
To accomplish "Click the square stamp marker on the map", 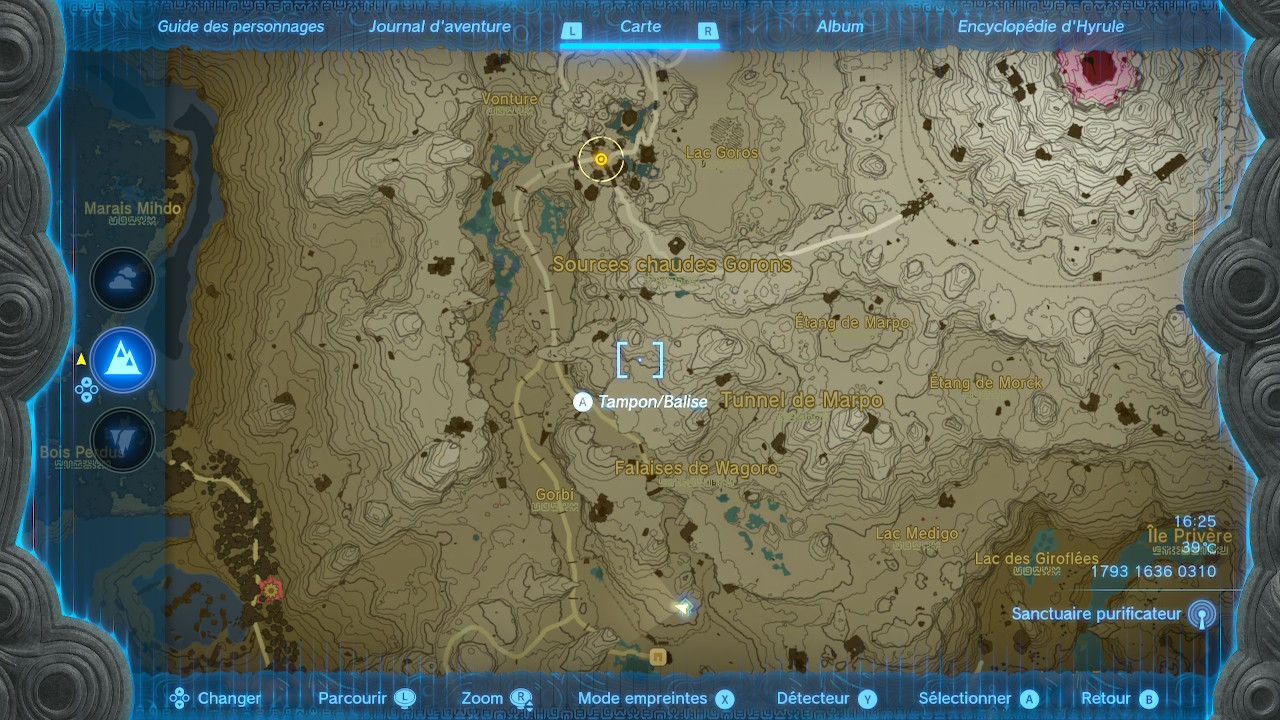I will pos(658,657).
